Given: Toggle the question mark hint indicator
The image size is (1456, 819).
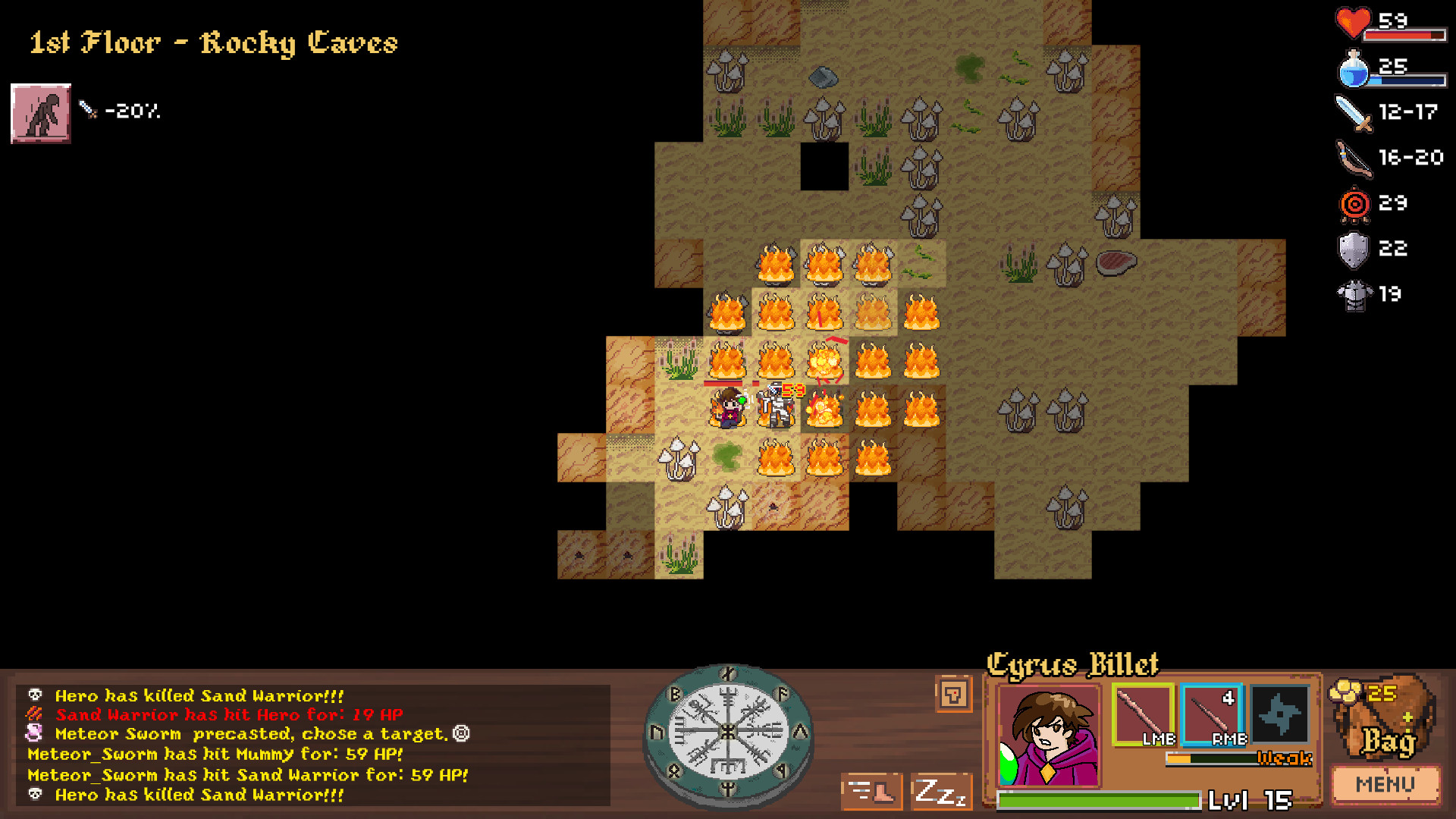Looking at the screenshot, I should point(955,695).
